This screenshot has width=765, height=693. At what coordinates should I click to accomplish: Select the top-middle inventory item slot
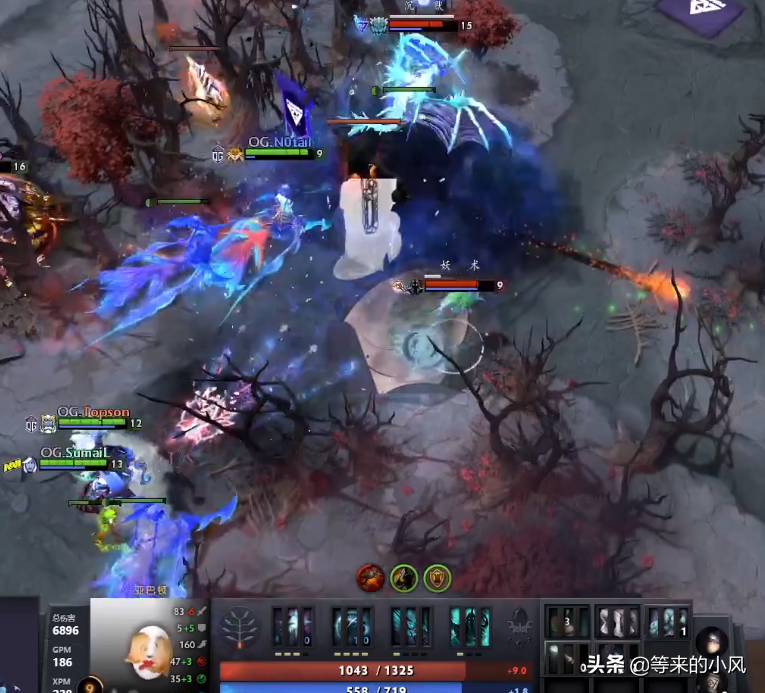click(617, 622)
